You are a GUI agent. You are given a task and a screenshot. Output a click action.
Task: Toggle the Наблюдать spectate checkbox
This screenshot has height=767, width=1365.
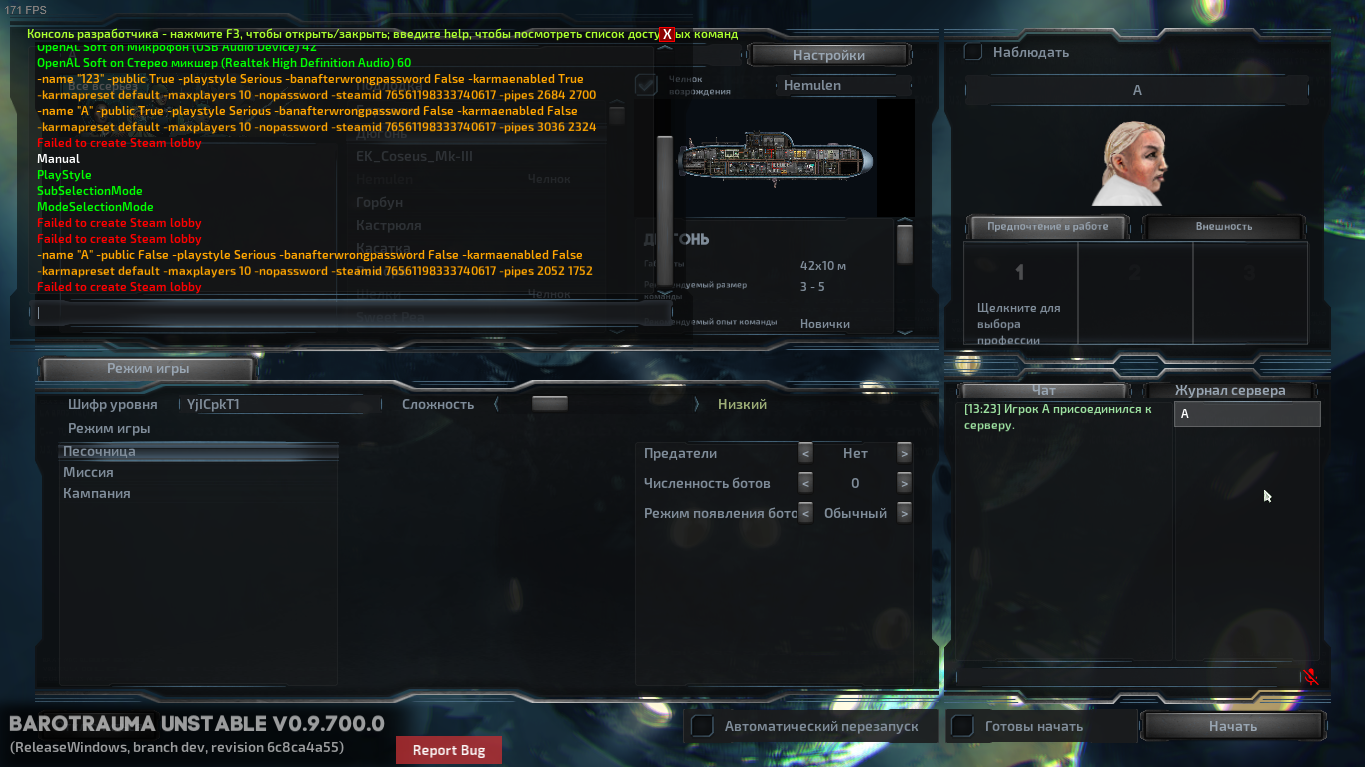tap(973, 52)
